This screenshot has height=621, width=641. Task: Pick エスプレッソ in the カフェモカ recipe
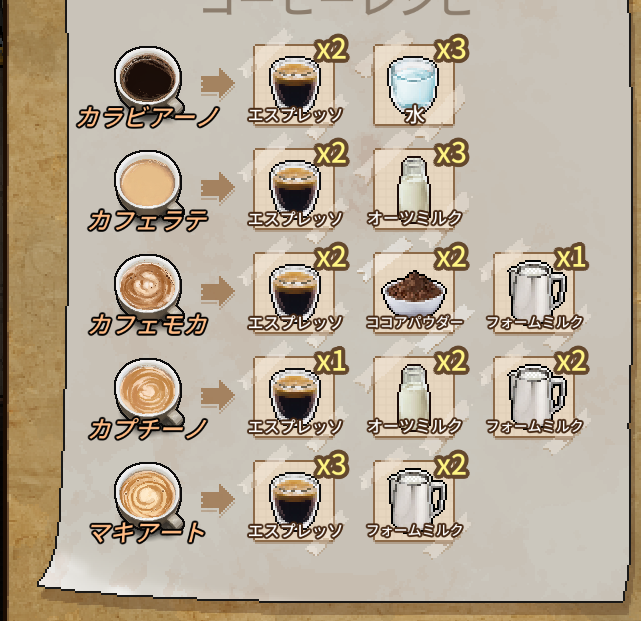click(x=294, y=291)
